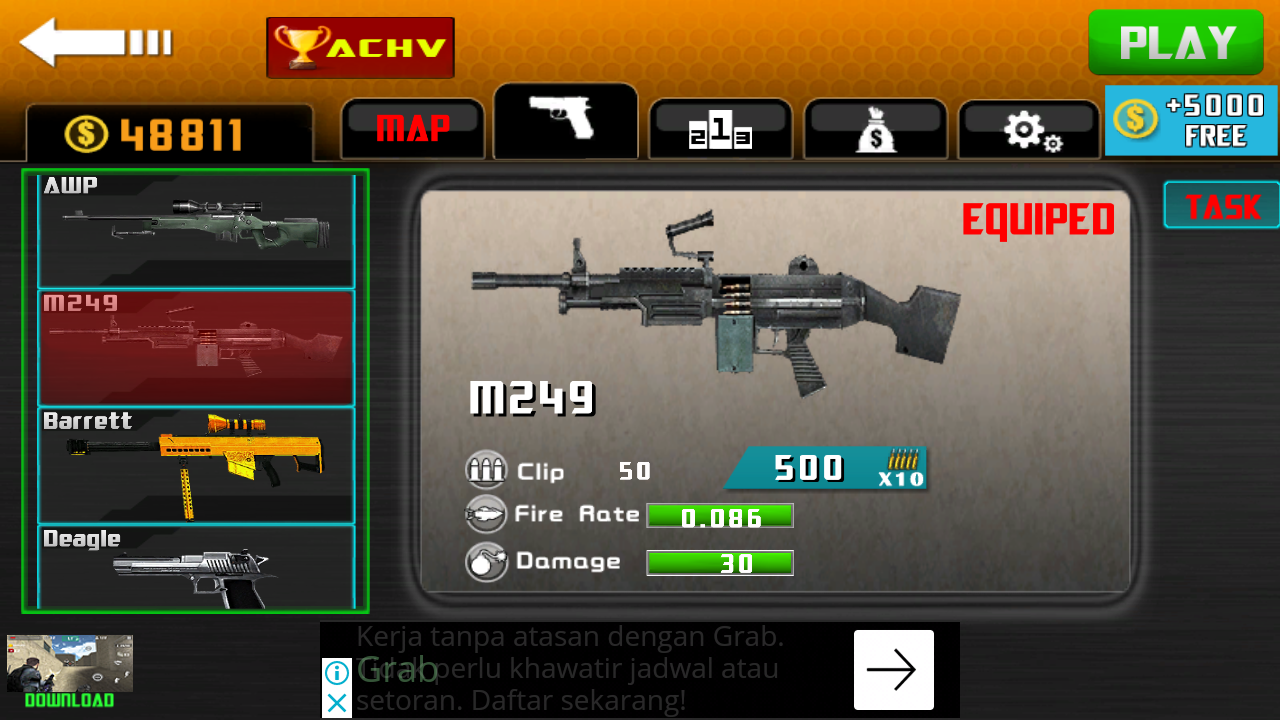The width and height of the screenshot is (1280, 720).
Task: Follow the Grab ad arrow button
Action: coord(893,670)
